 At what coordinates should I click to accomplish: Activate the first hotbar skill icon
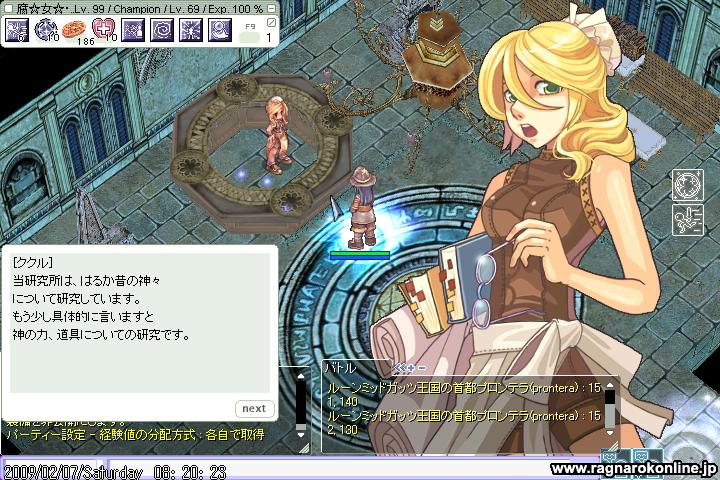click(x=16, y=31)
